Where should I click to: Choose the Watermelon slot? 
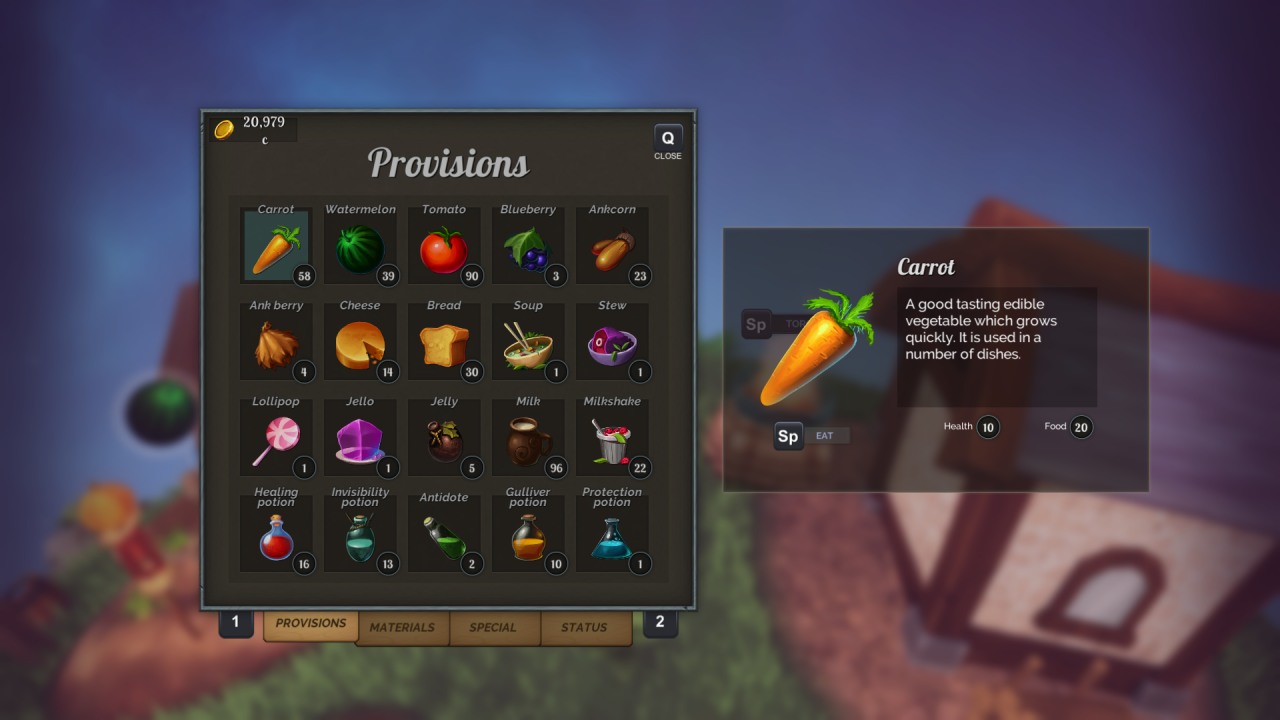tap(359, 248)
